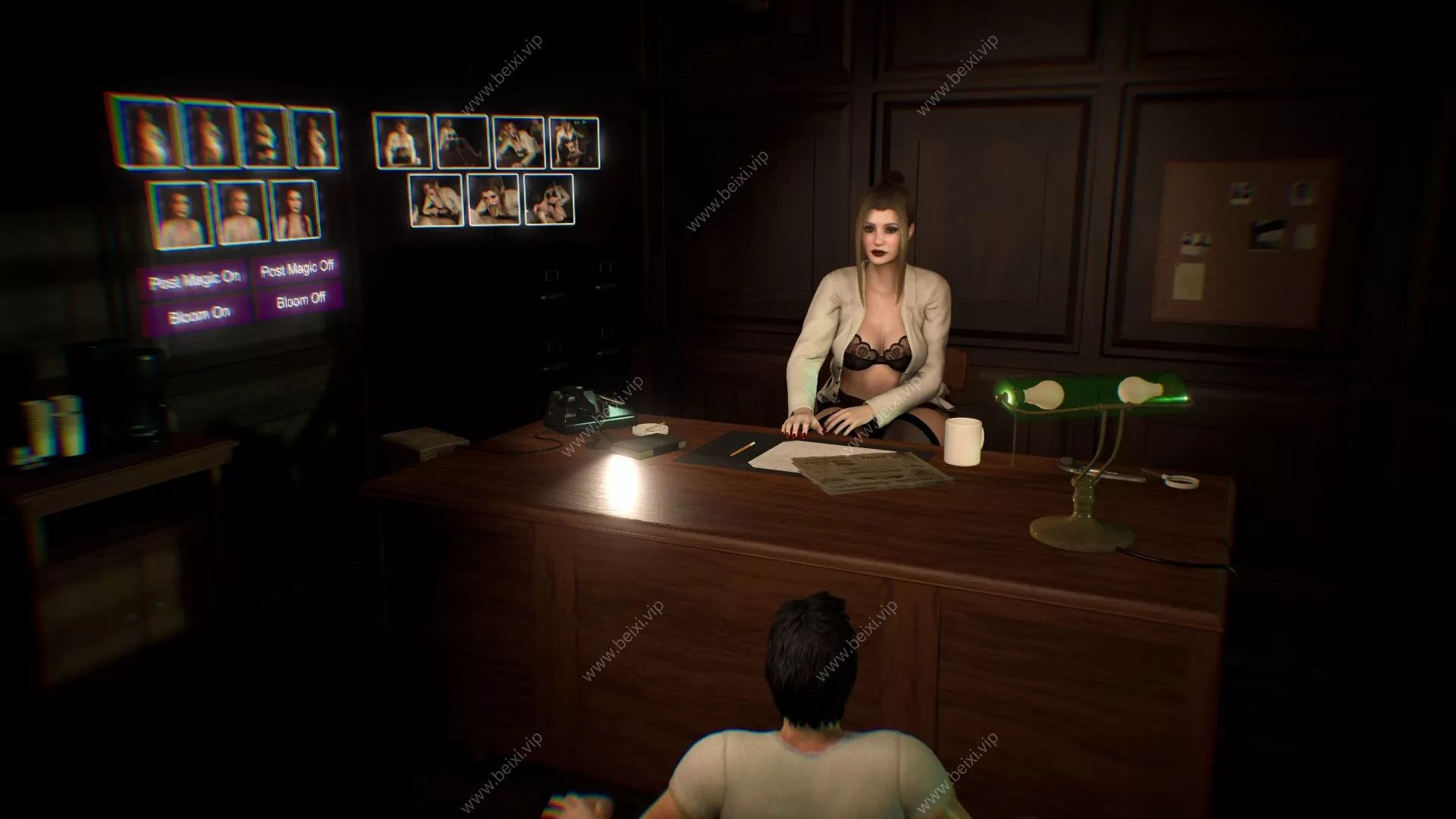Select the Bloom Off button

pos(300,301)
